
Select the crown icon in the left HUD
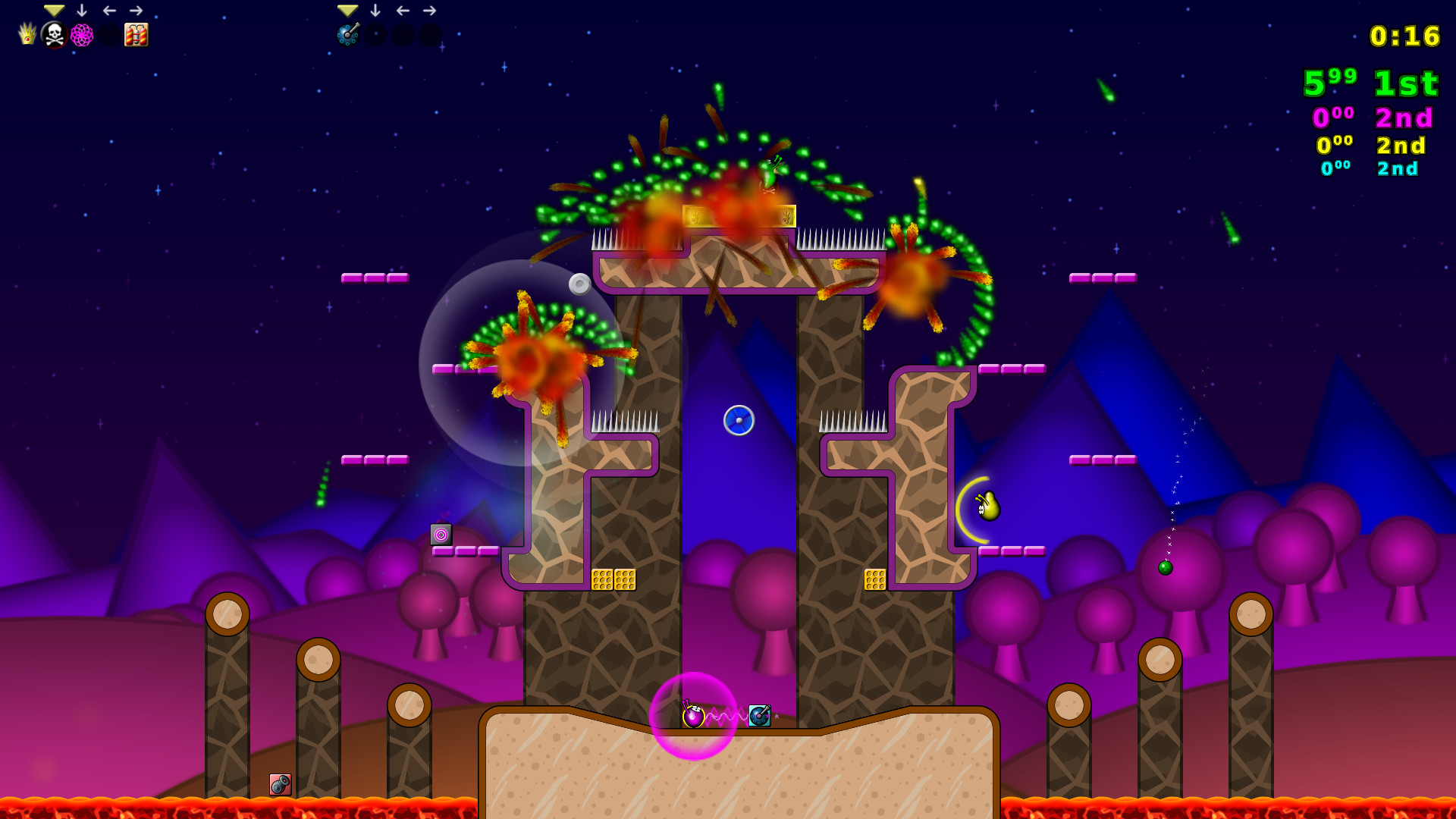point(28,33)
